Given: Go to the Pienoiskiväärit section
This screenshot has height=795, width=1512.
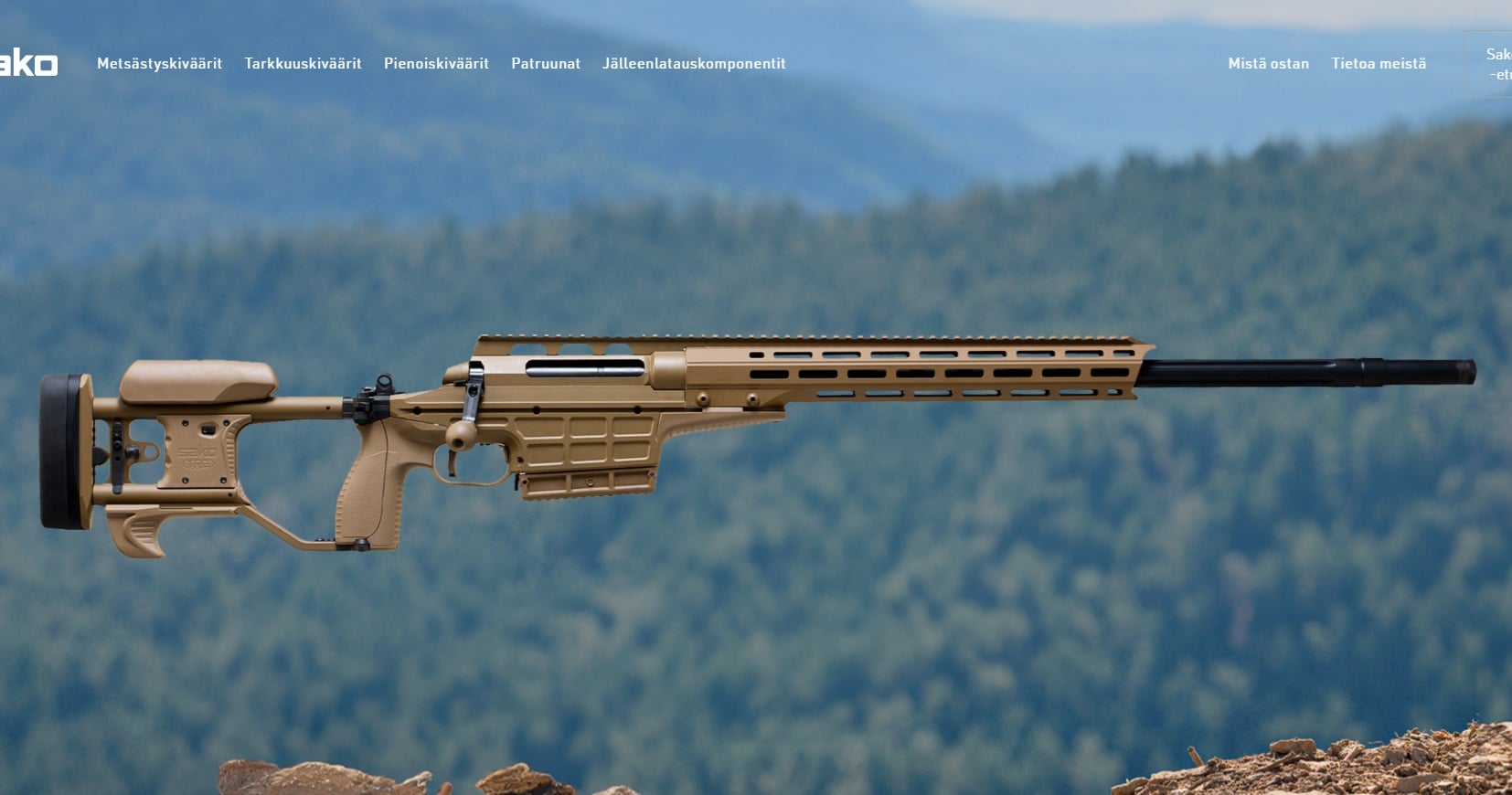Looking at the screenshot, I should tap(436, 63).
